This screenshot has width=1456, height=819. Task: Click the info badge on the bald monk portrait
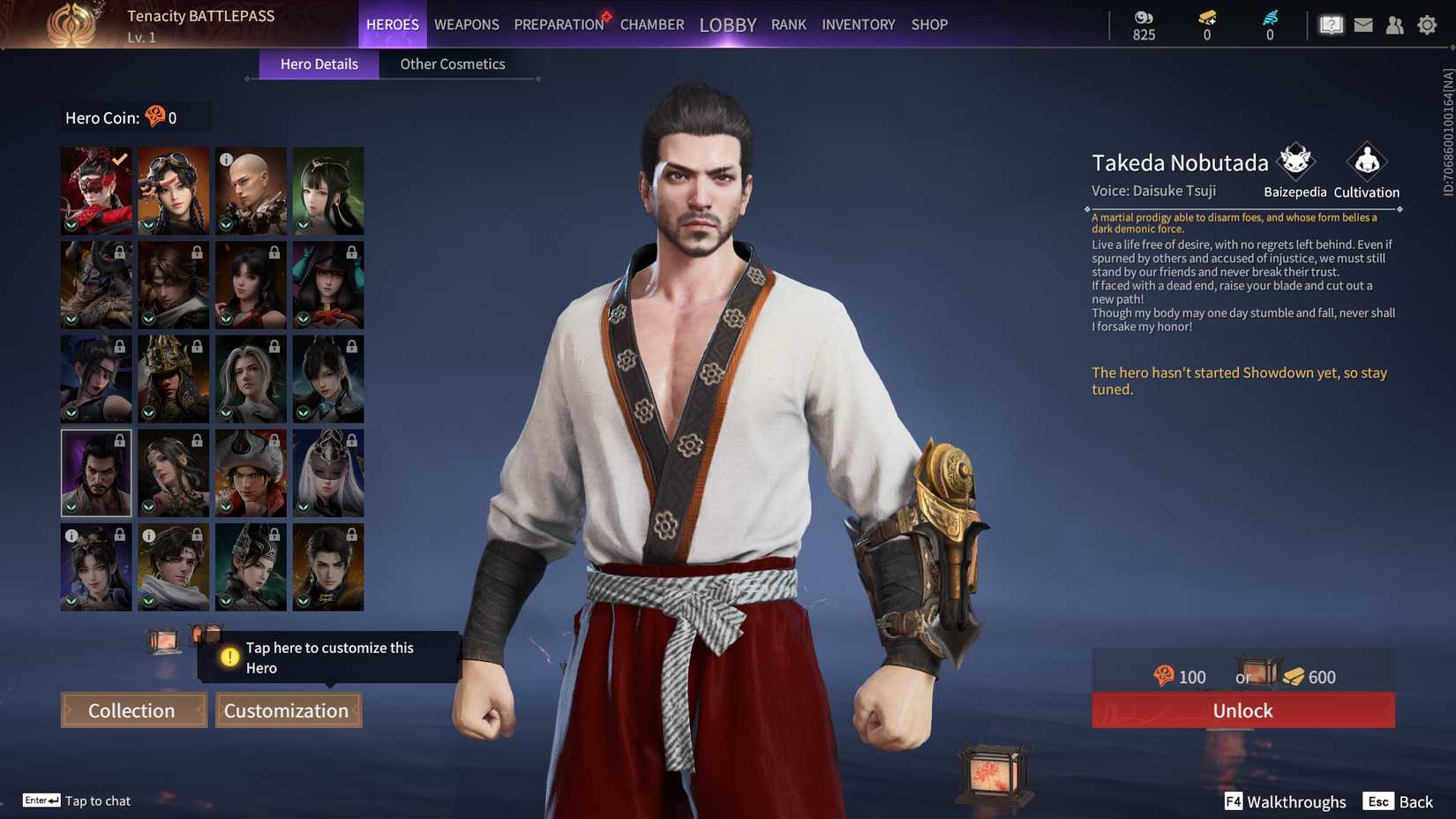[228, 161]
